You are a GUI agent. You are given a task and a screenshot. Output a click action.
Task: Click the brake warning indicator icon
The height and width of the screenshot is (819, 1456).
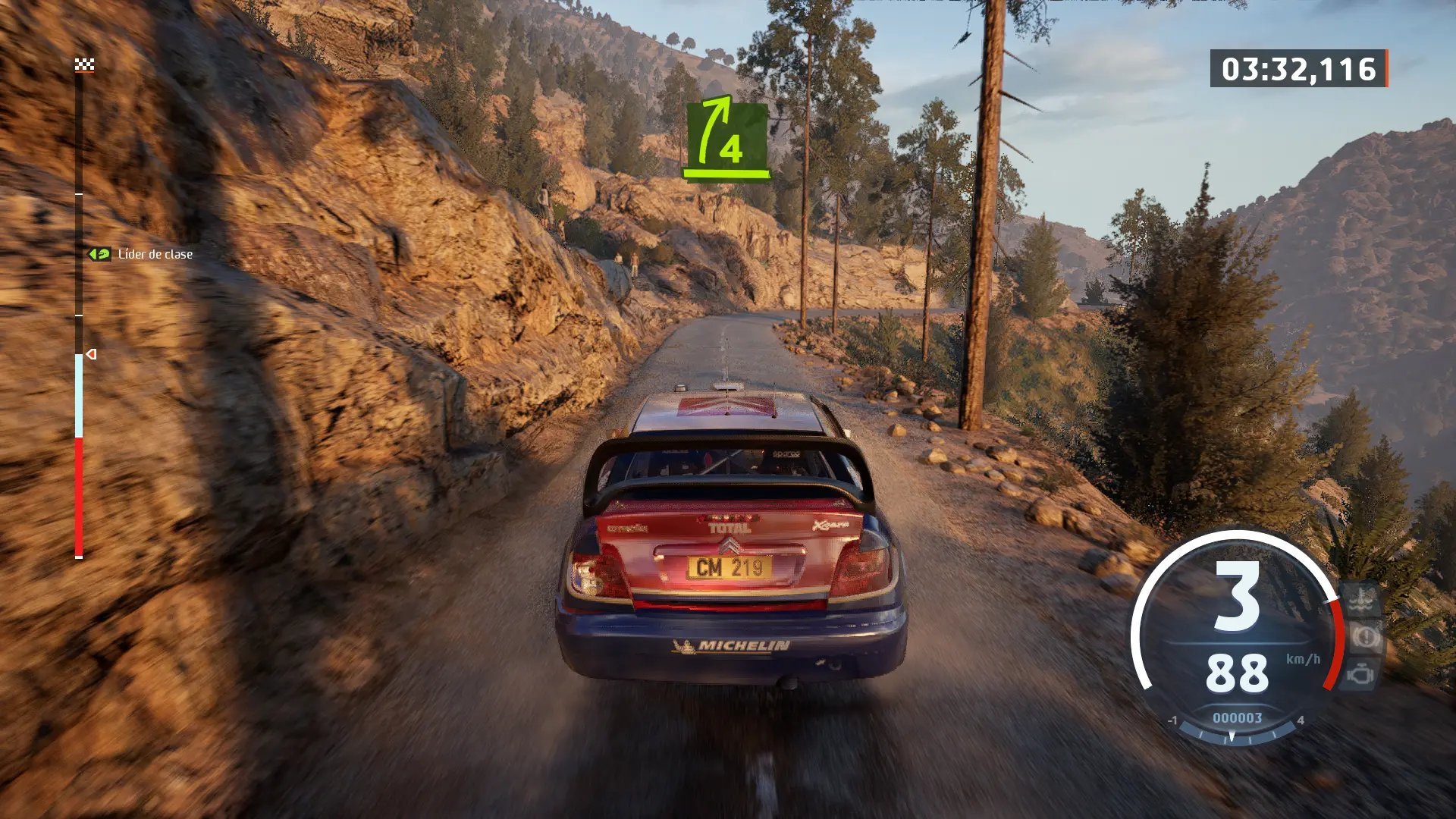[1364, 637]
